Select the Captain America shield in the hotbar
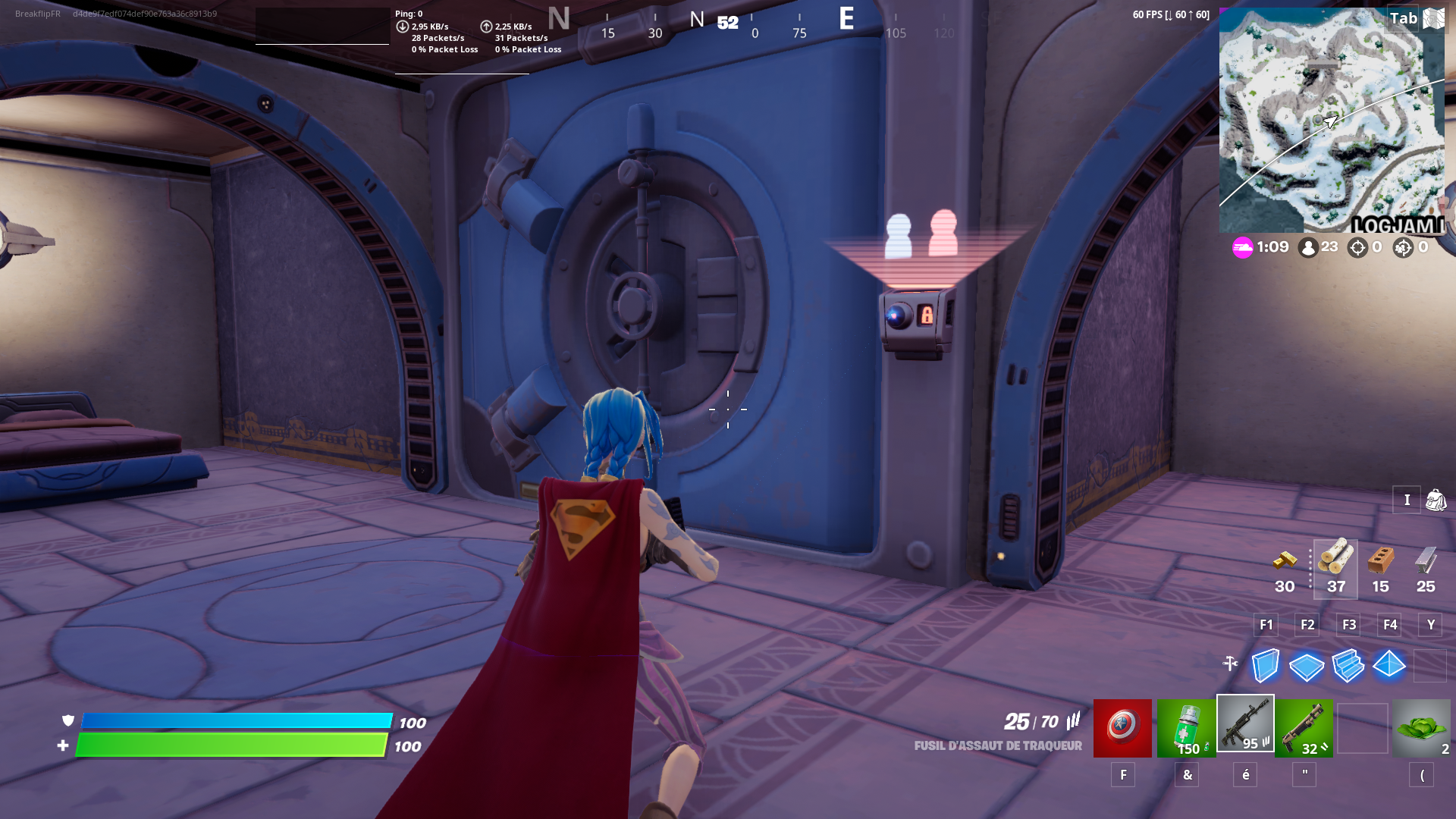 1122,728
